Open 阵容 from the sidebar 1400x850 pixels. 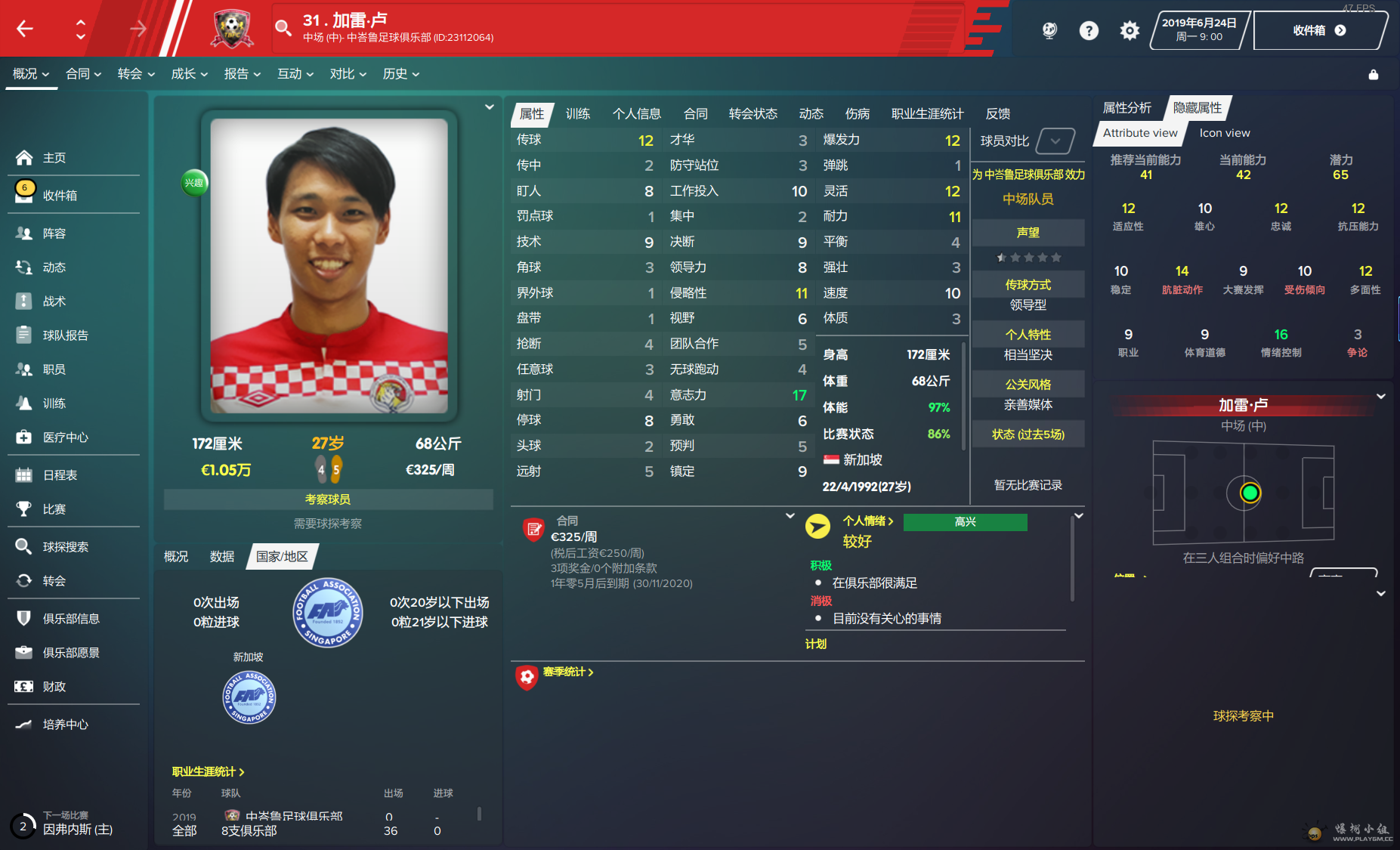(x=54, y=233)
